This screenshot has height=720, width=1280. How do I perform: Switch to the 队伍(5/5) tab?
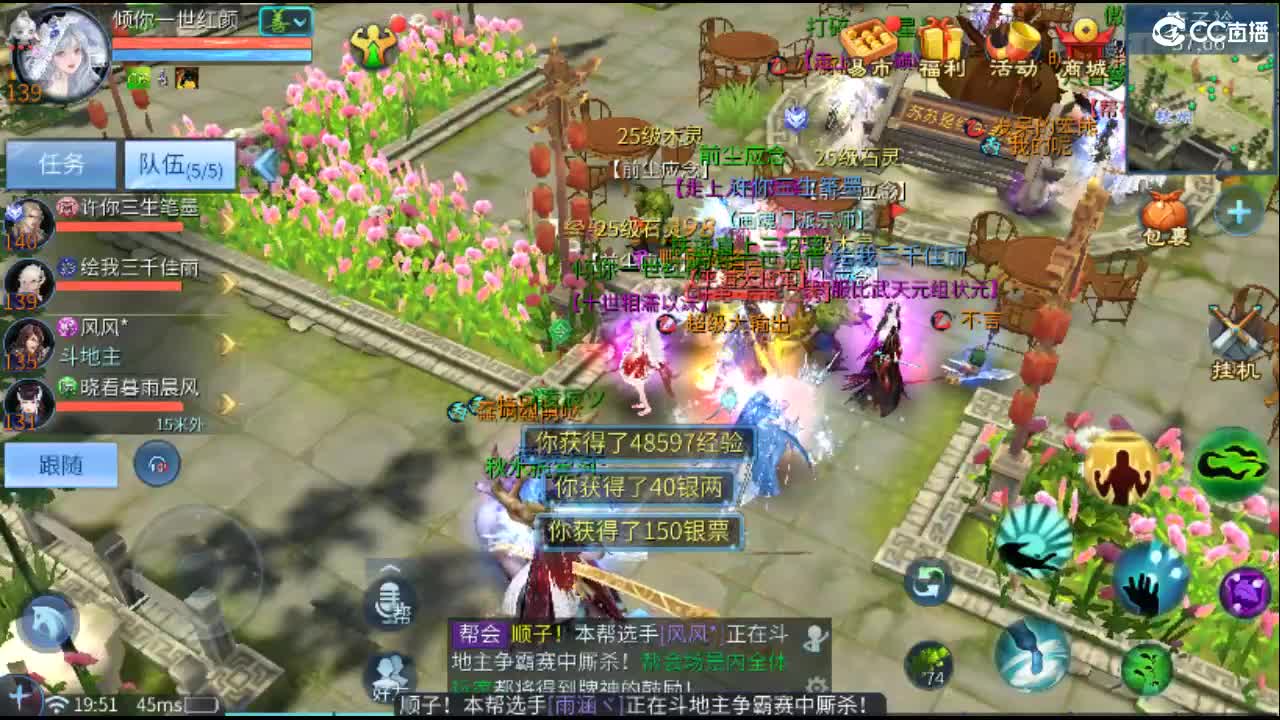click(x=180, y=164)
